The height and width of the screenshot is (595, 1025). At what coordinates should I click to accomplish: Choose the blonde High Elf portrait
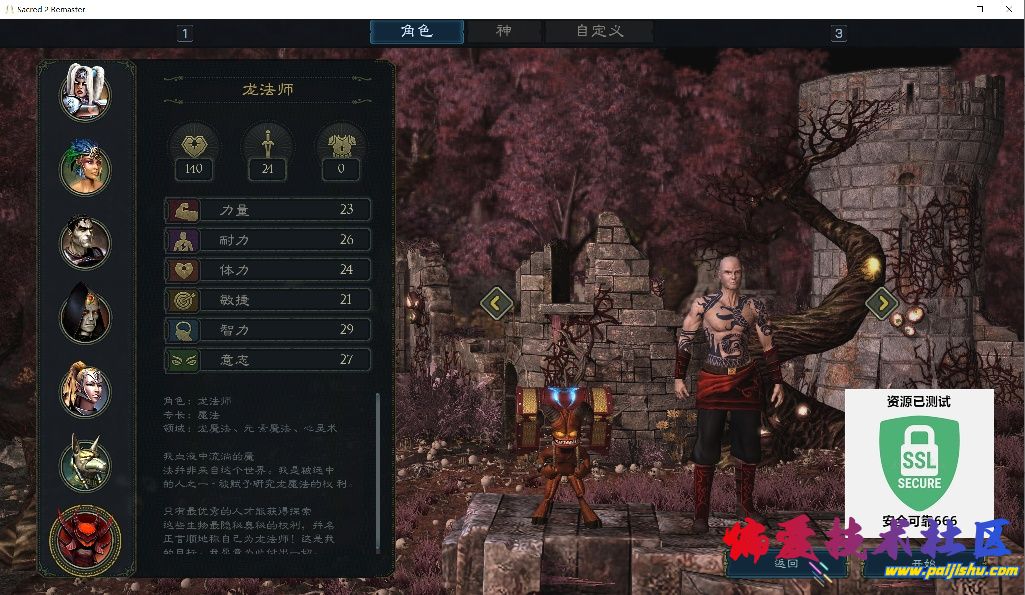click(85, 388)
